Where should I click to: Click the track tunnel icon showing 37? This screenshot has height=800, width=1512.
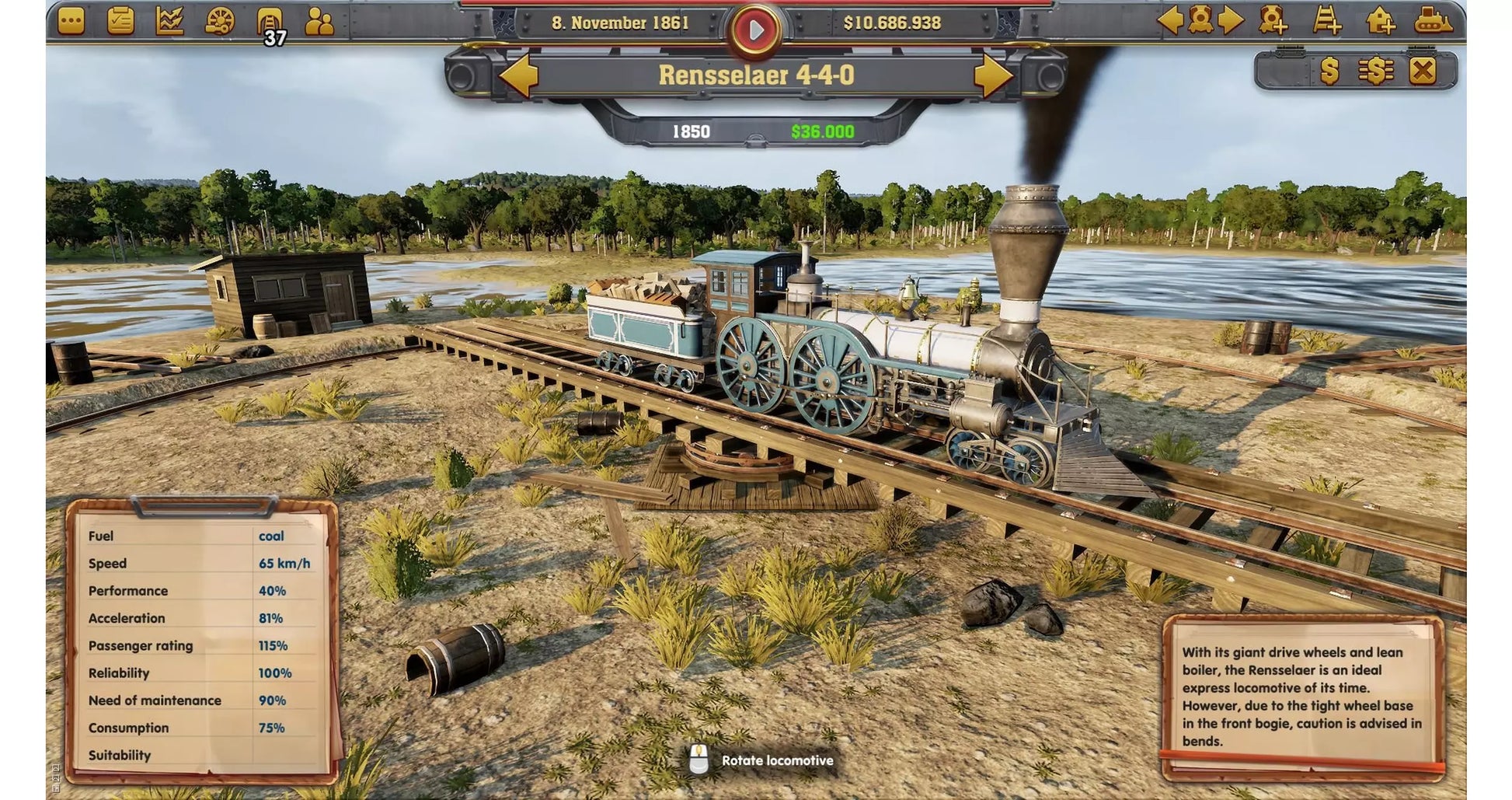point(270,21)
